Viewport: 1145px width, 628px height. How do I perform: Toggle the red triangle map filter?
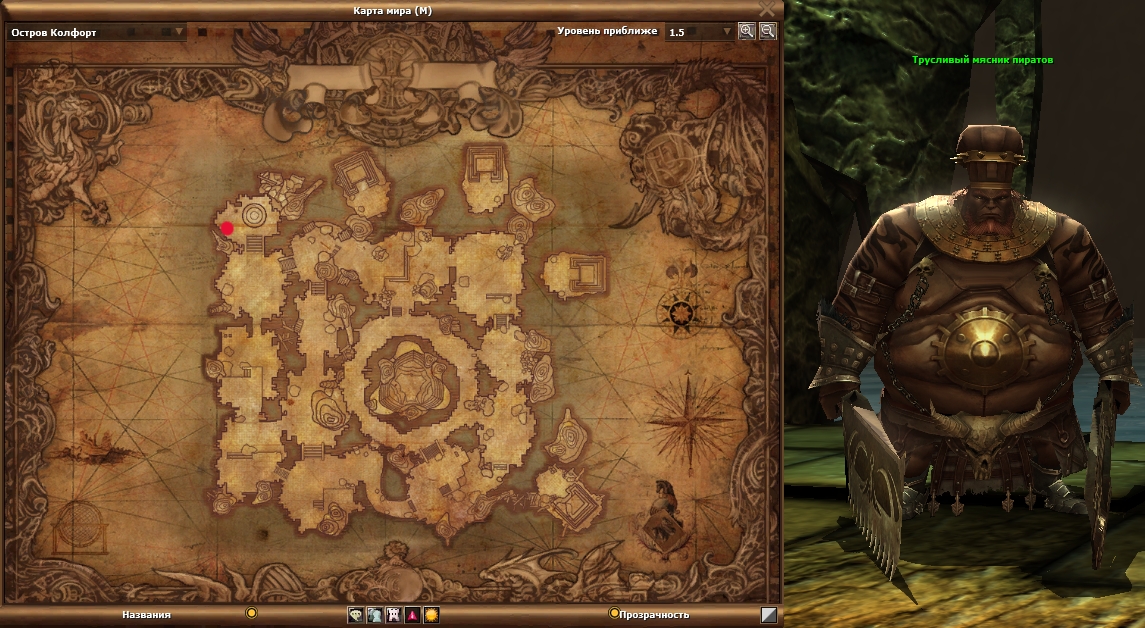click(x=412, y=615)
